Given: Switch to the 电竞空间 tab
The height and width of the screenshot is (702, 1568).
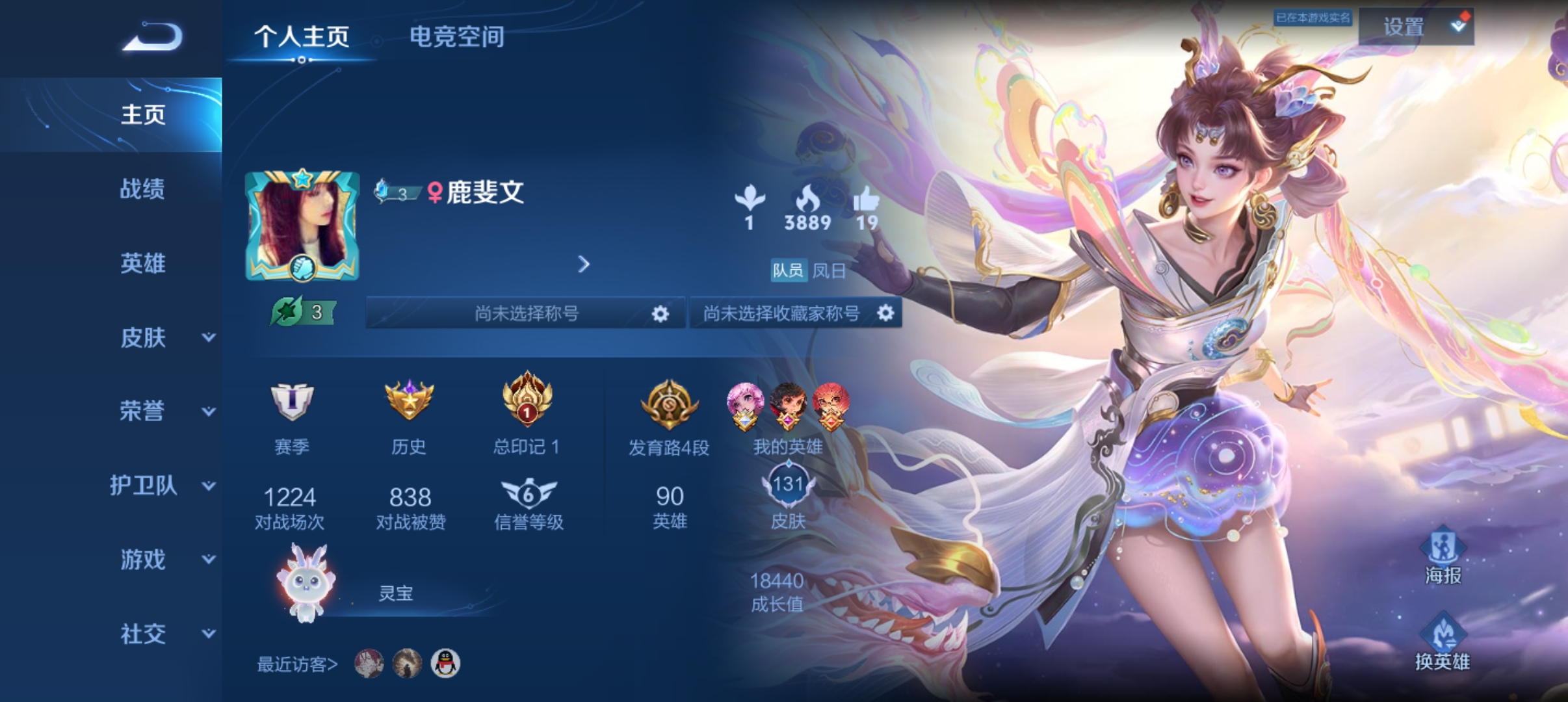Looking at the screenshot, I should (x=458, y=38).
